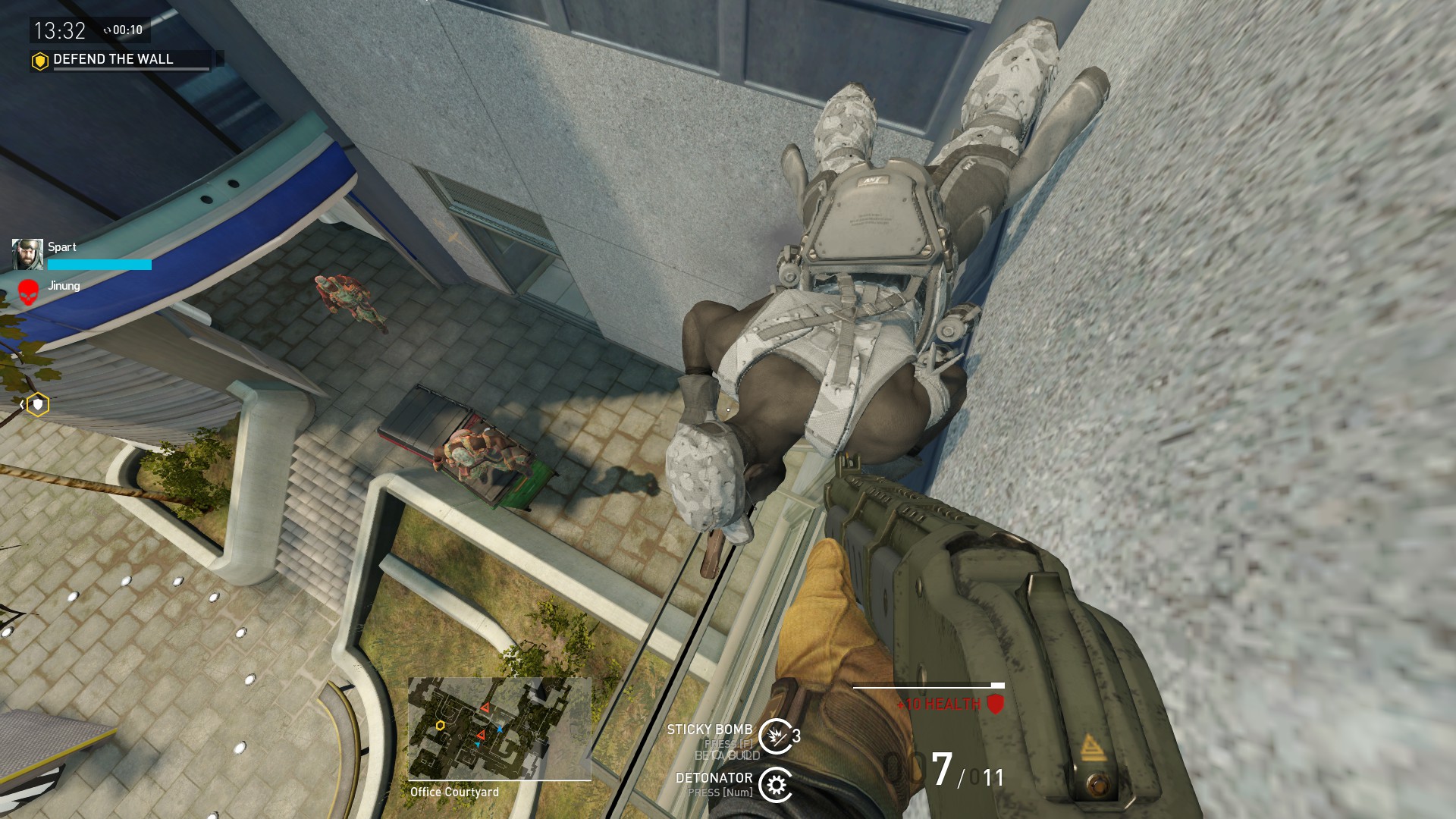Select the Defend the Wall objective tracker

point(114,59)
